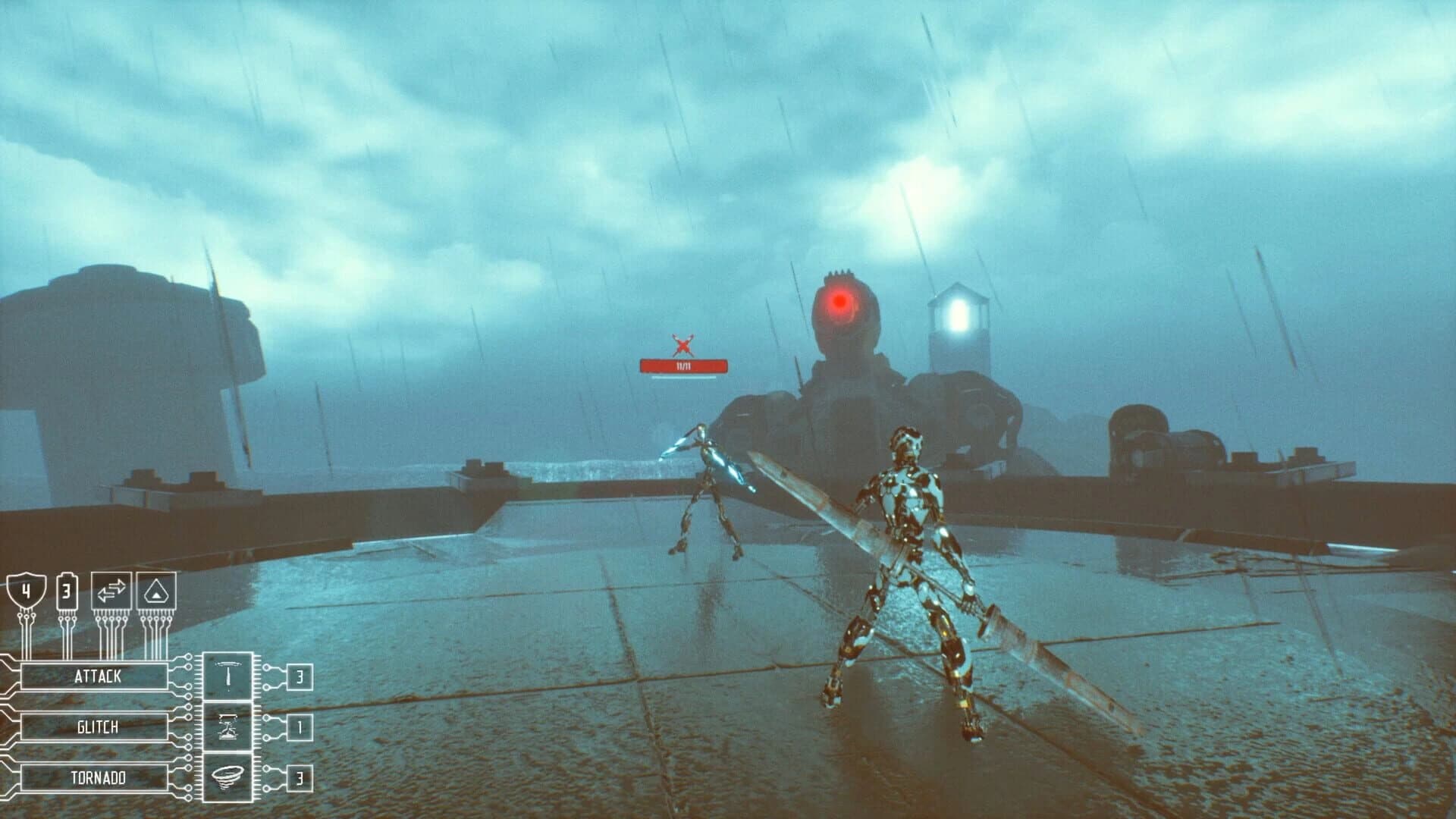Click the circuit trace under the shield icon
The width and height of the screenshot is (1456, 819).
click(x=28, y=633)
